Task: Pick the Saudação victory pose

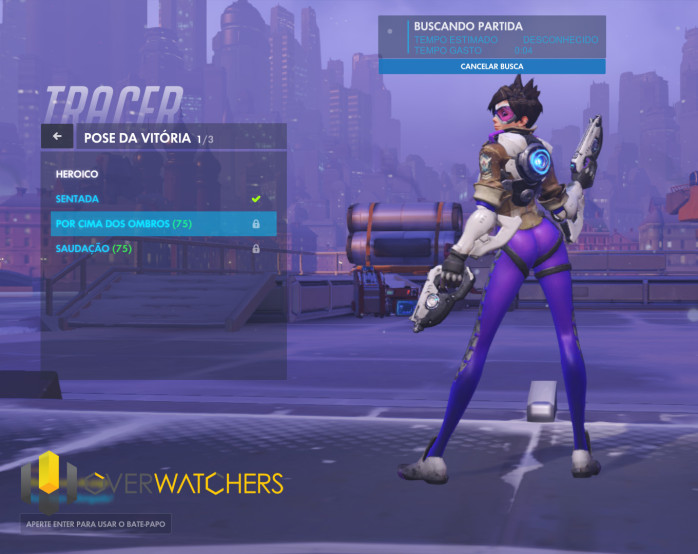Action: coord(160,248)
